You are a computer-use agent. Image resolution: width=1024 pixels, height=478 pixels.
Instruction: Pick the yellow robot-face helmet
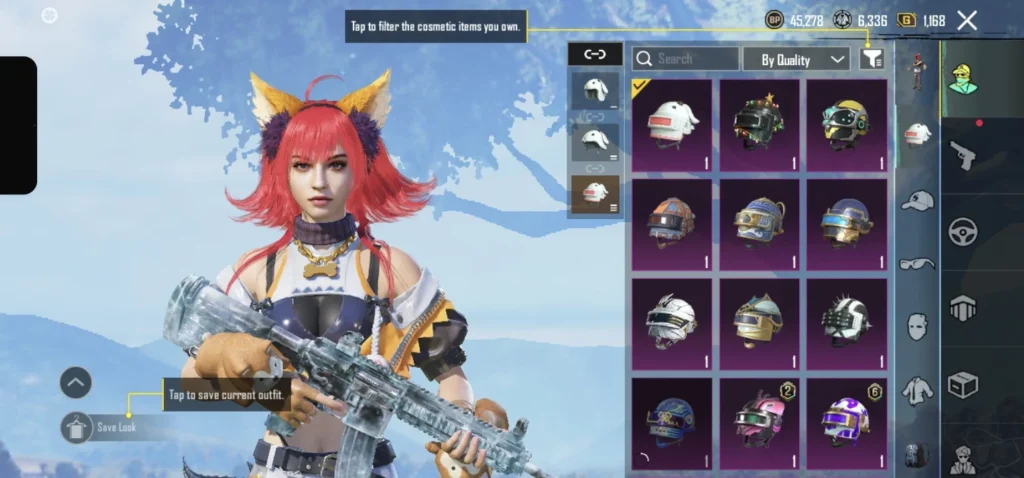coord(846,125)
